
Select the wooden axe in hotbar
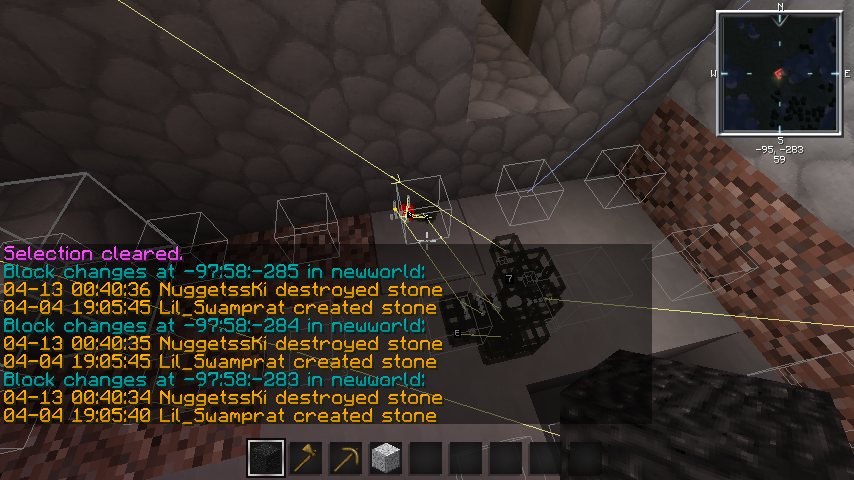(306, 458)
